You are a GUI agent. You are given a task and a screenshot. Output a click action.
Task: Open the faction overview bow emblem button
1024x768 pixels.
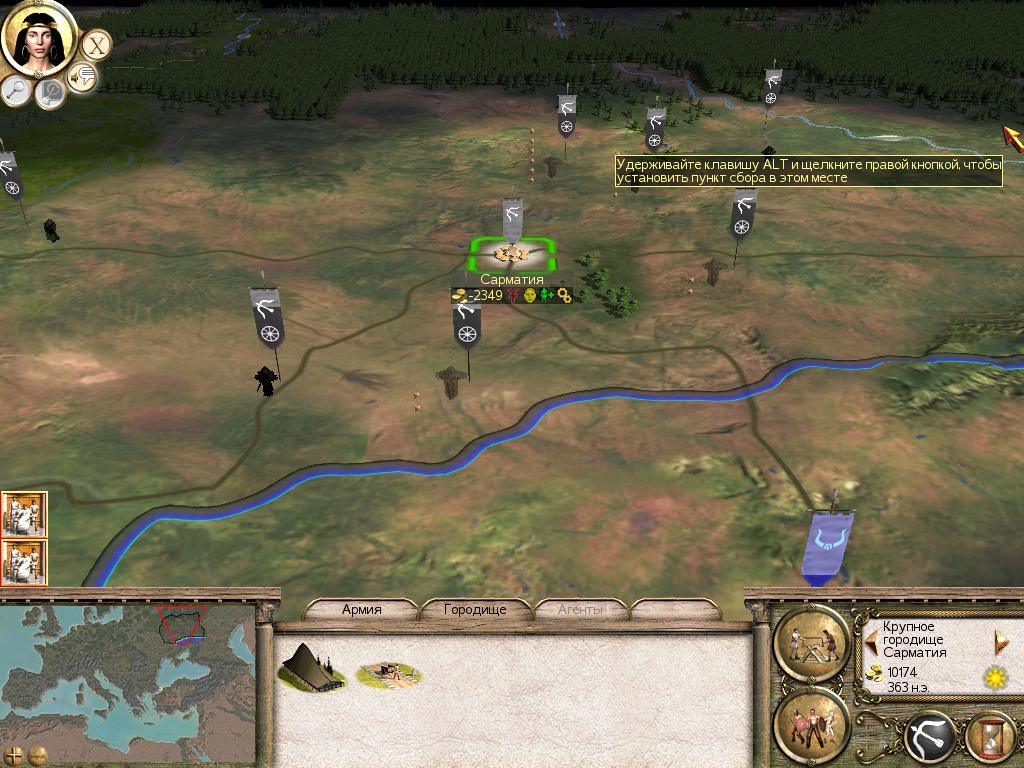(930, 739)
